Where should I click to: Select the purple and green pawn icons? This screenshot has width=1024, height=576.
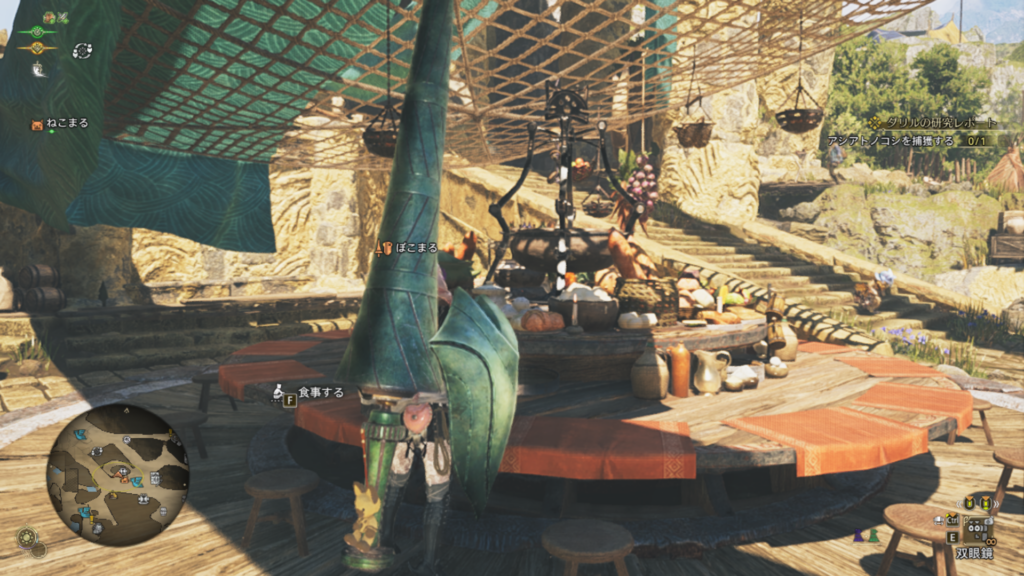(x=865, y=536)
